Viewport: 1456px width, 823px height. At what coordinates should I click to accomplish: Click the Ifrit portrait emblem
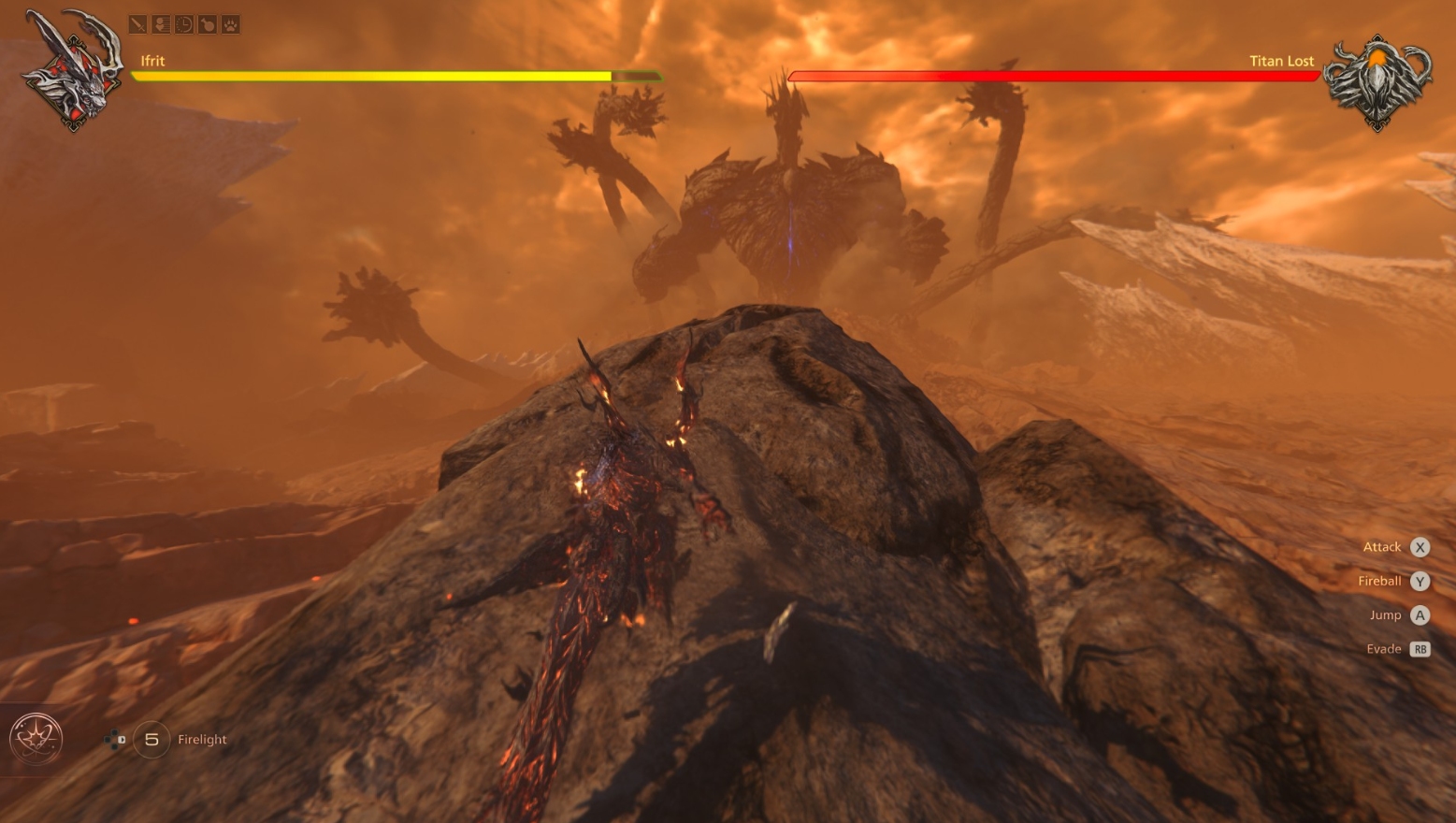(x=73, y=71)
